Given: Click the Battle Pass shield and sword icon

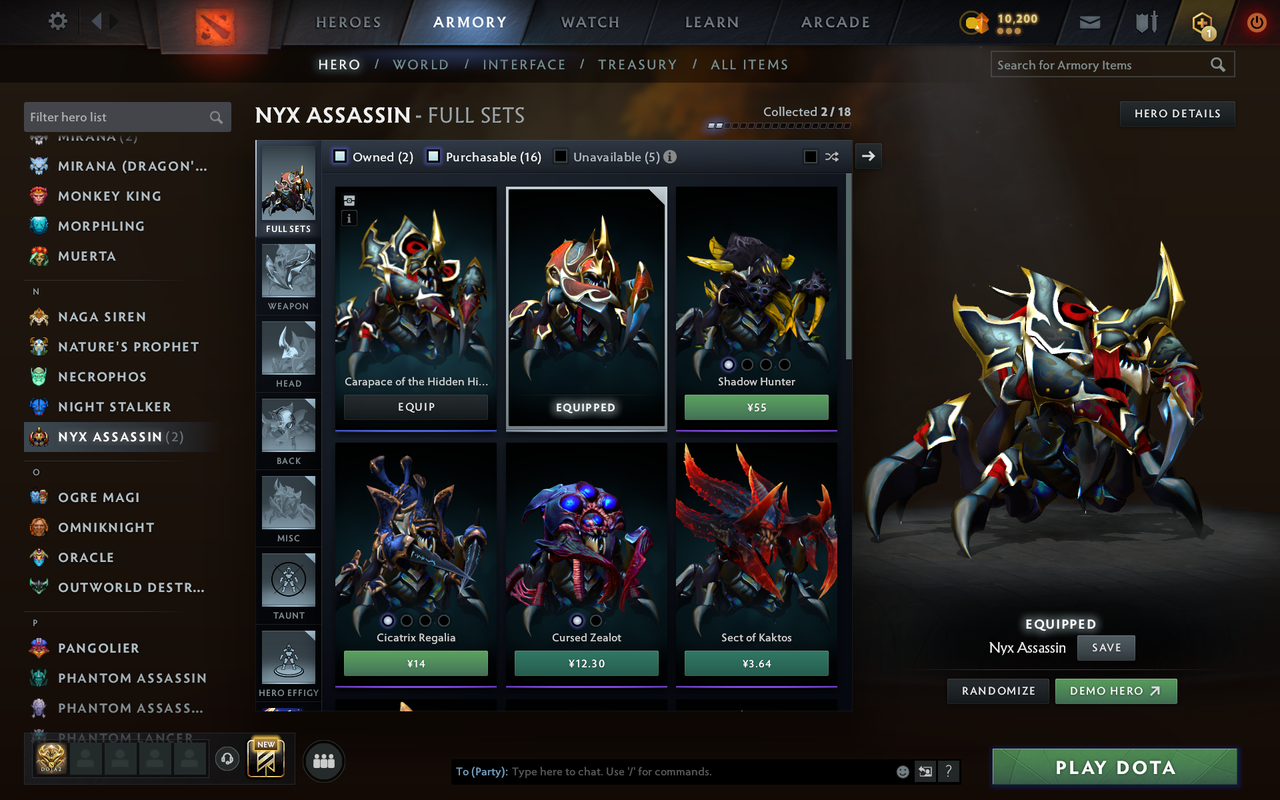Looking at the screenshot, I should pyautogui.click(x=1145, y=20).
